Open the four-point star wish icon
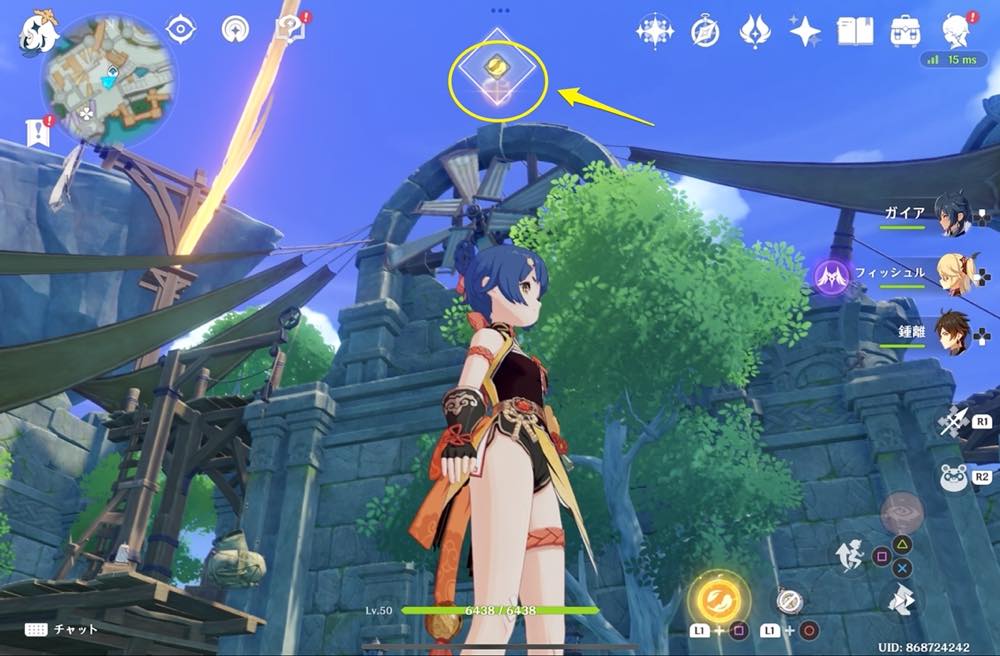1000x656 pixels. [x=805, y=32]
